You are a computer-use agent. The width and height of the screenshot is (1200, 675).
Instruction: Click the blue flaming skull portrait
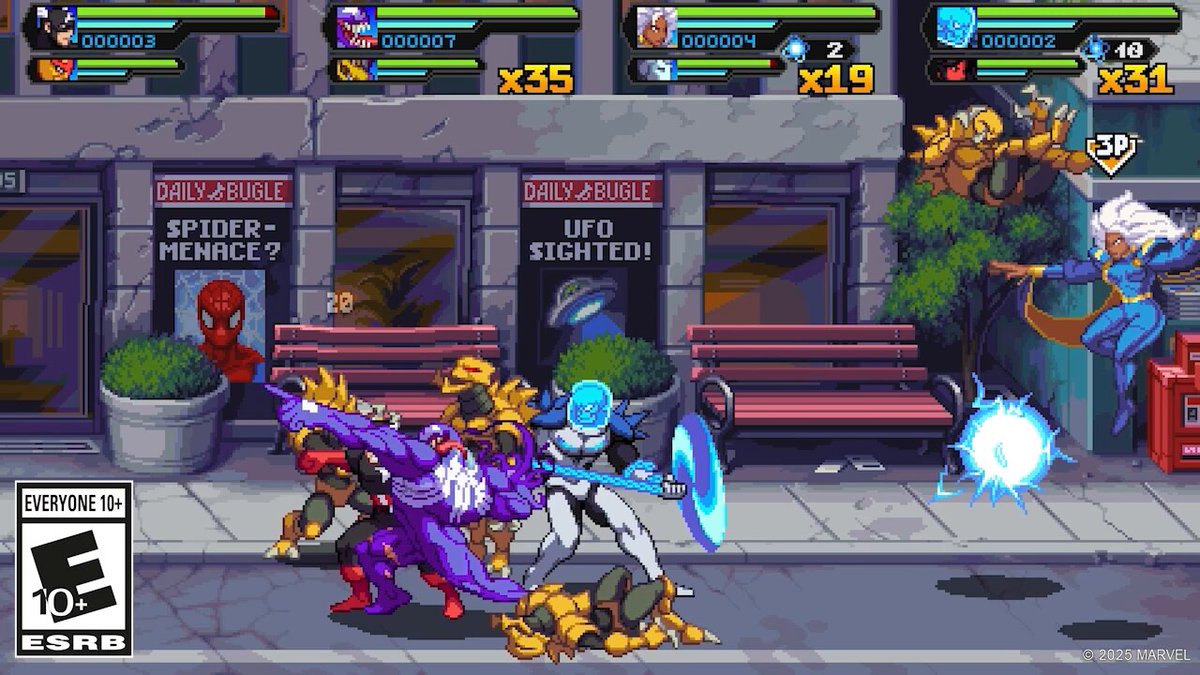pyautogui.click(x=951, y=26)
